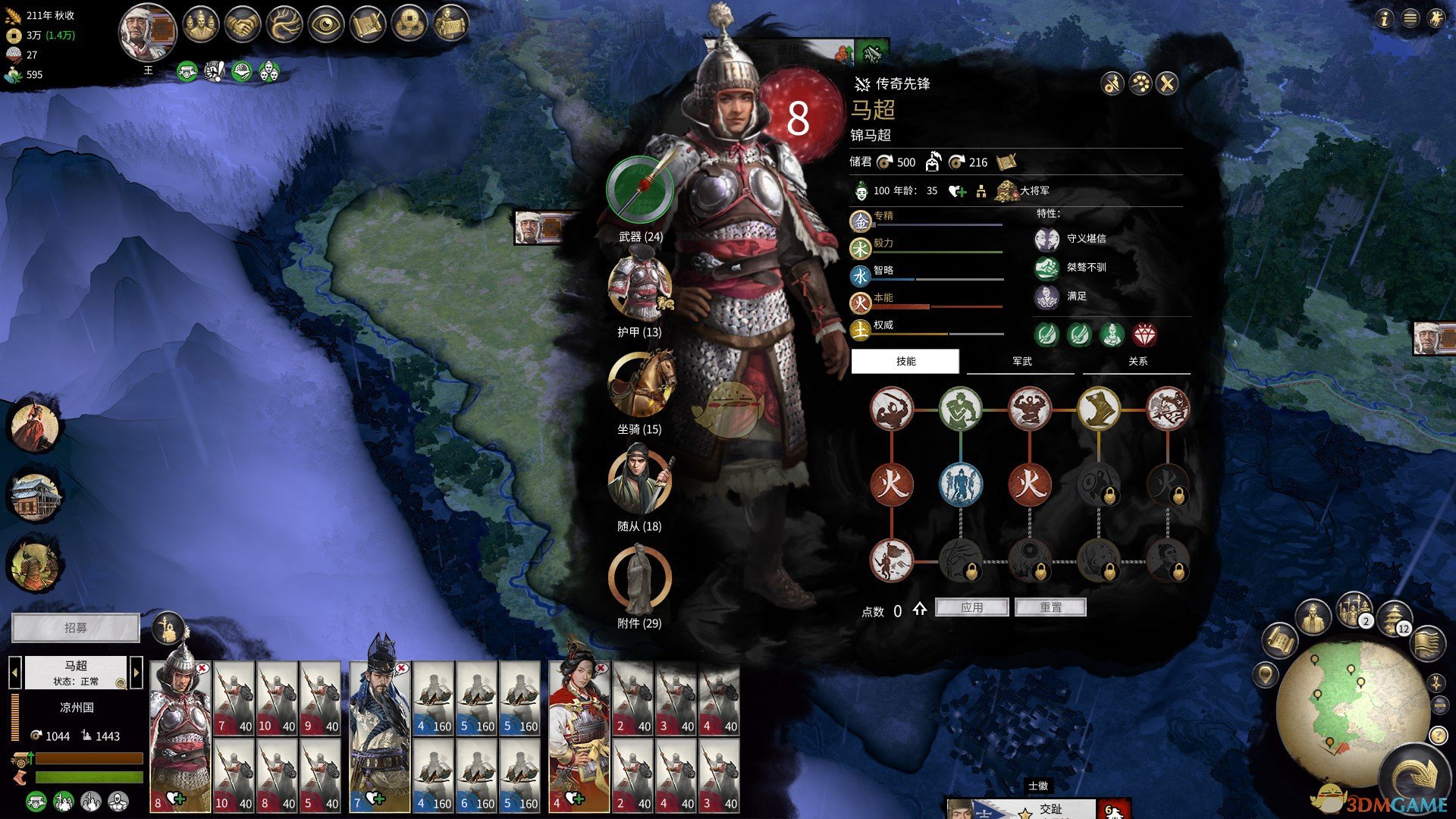Reset skills with the 重置 button
Screen dimensions: 1456x819
(1050, 607)
